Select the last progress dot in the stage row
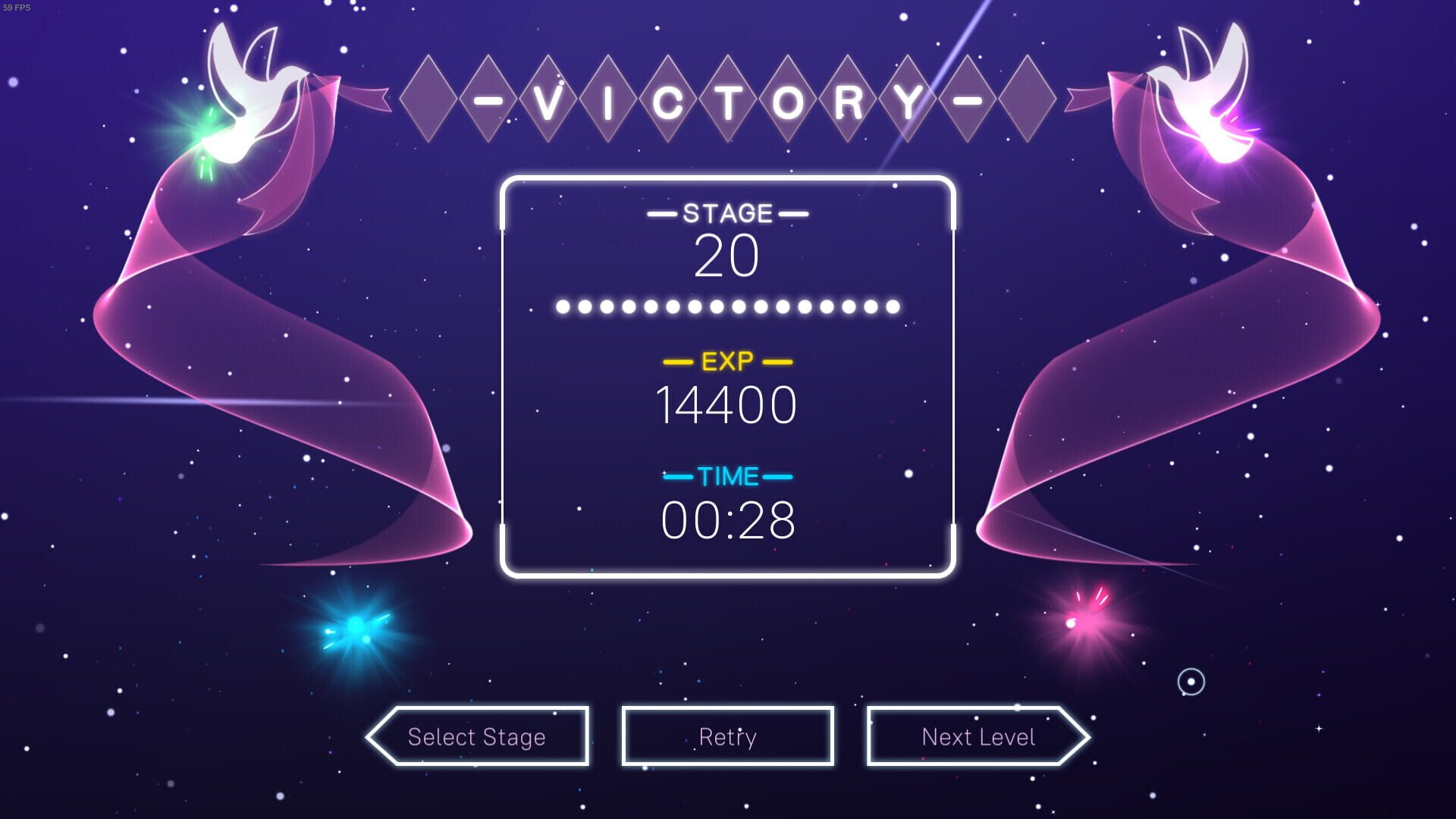Image resolution: width=1456 pixels, height=819 pixels. pyautogui.click(x=892, y=306)
